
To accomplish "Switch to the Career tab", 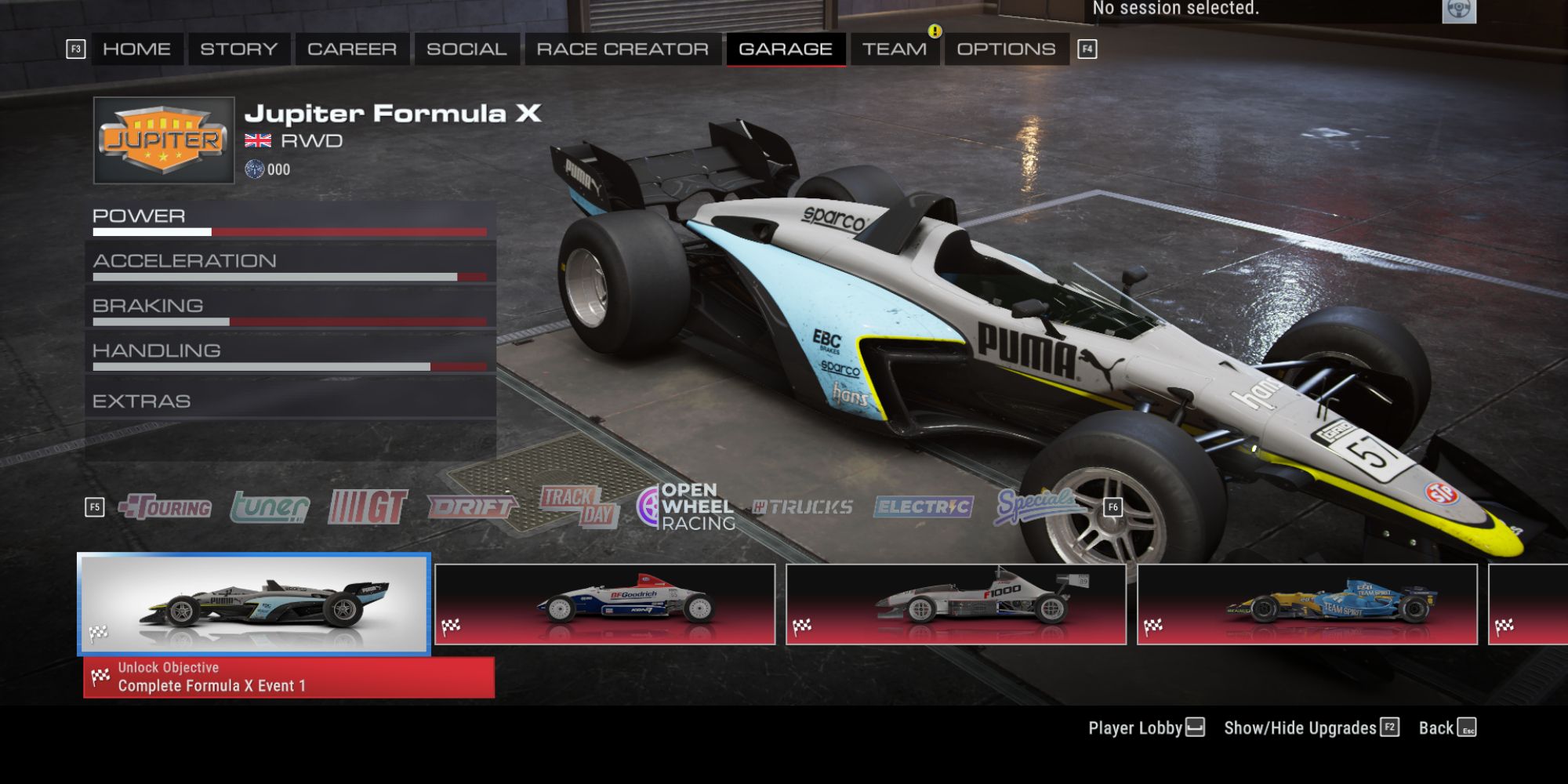I will click(x=352, y=49).
